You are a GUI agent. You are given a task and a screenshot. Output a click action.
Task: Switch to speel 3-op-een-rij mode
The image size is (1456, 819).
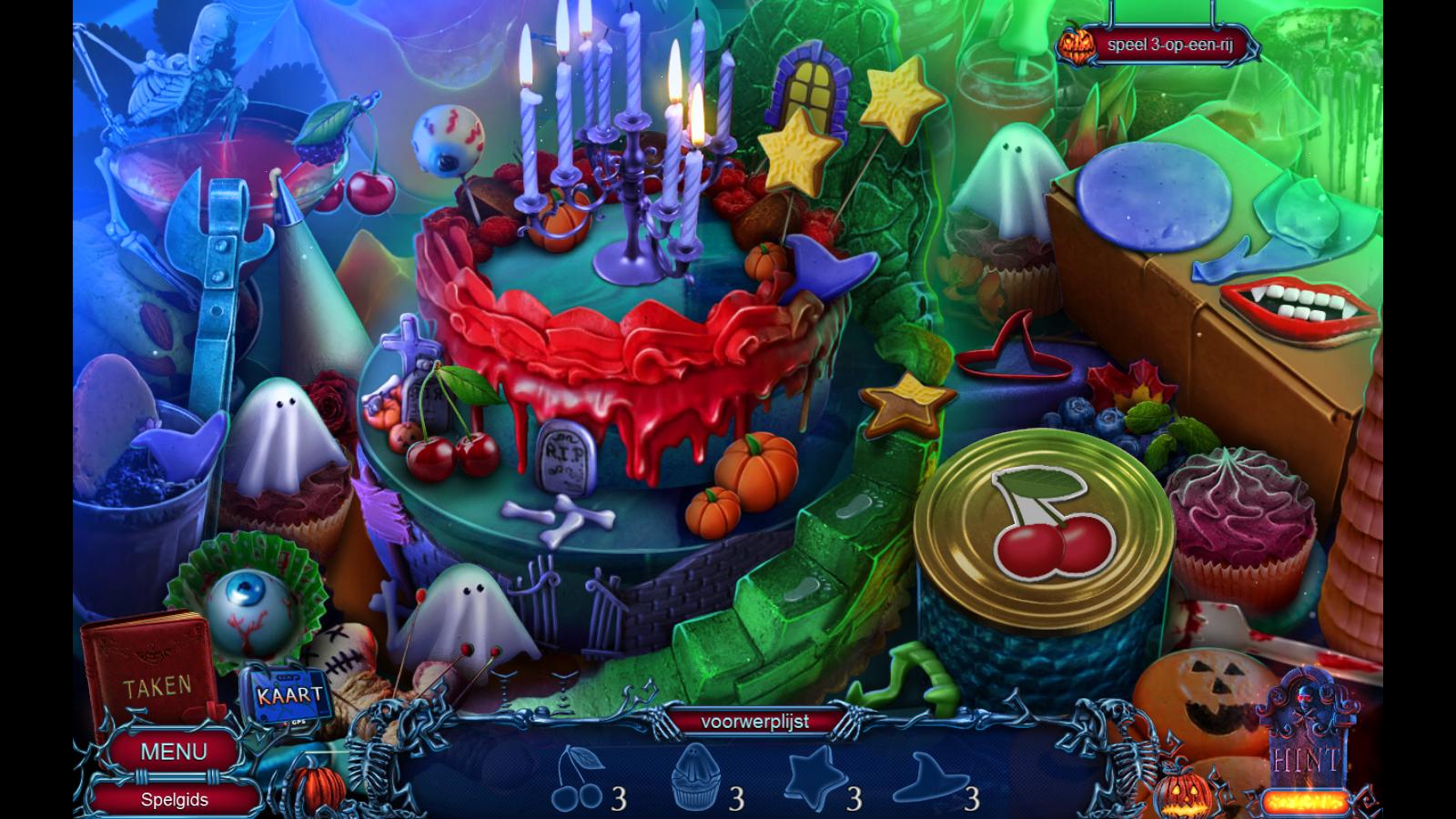[x=1169, y=45]
